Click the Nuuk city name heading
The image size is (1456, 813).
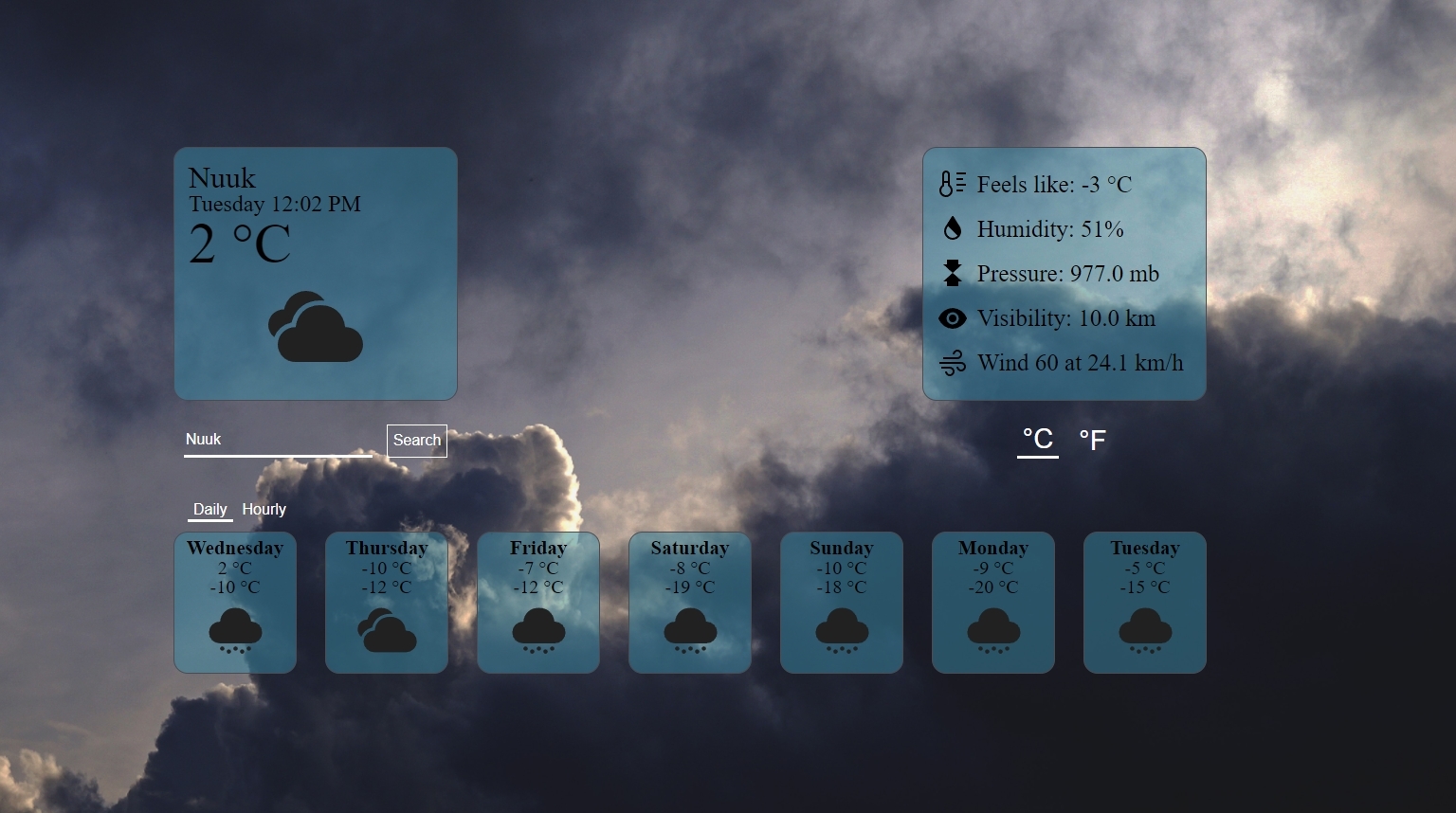pos(221,178)
